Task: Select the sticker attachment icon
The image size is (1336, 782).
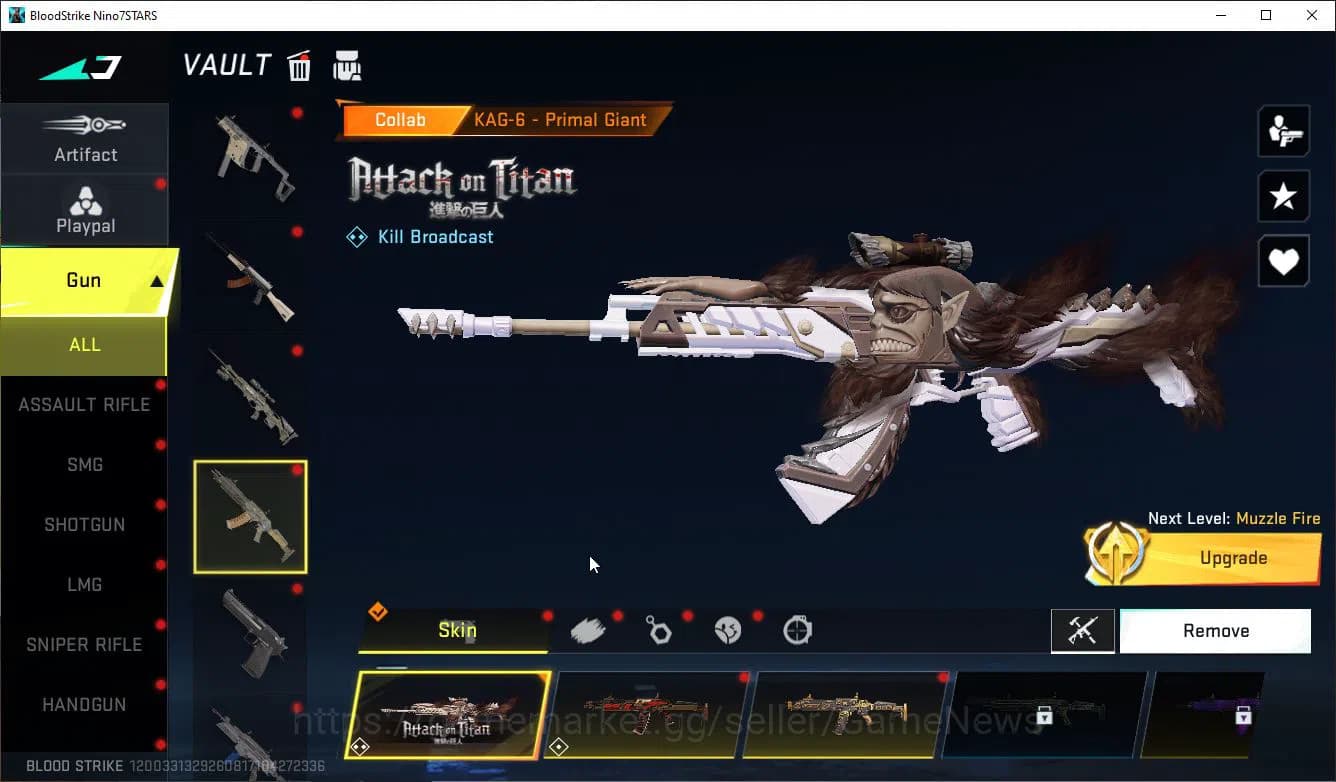Action: 728,628
